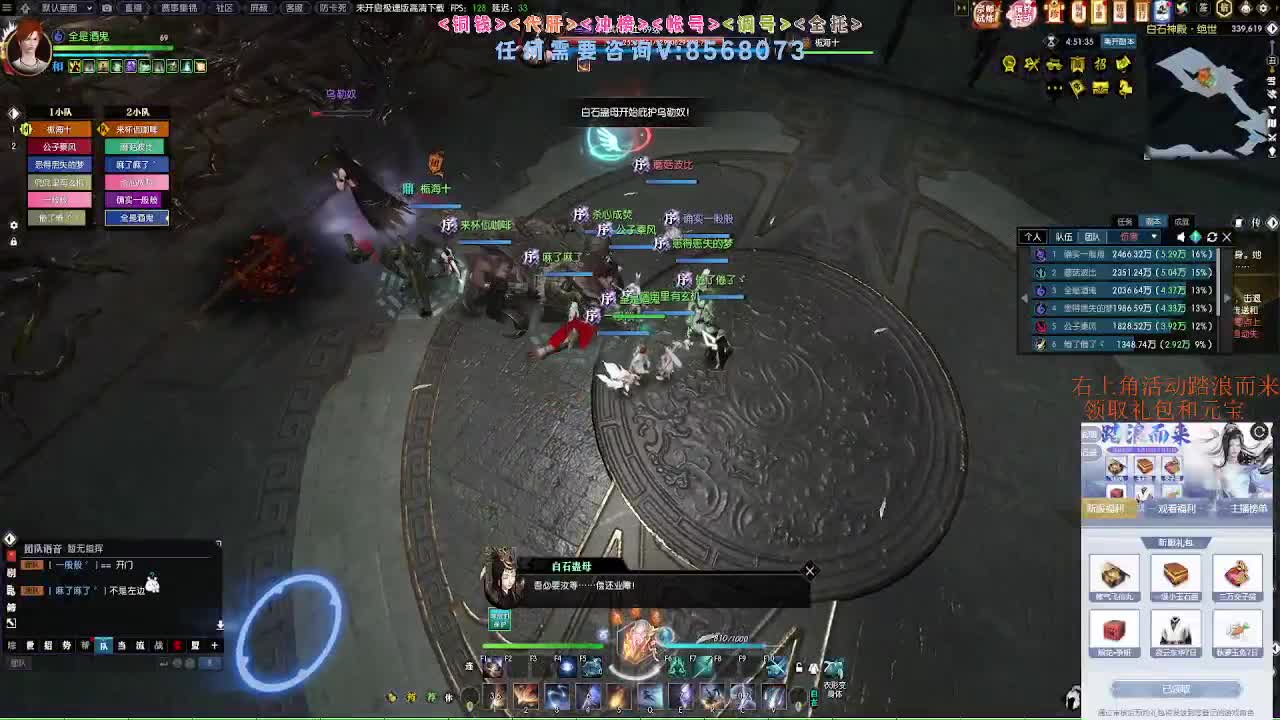1280x720 pixels.
Task: Toggle the green gem icon in the damage panel
Action: pos(1196,236)
